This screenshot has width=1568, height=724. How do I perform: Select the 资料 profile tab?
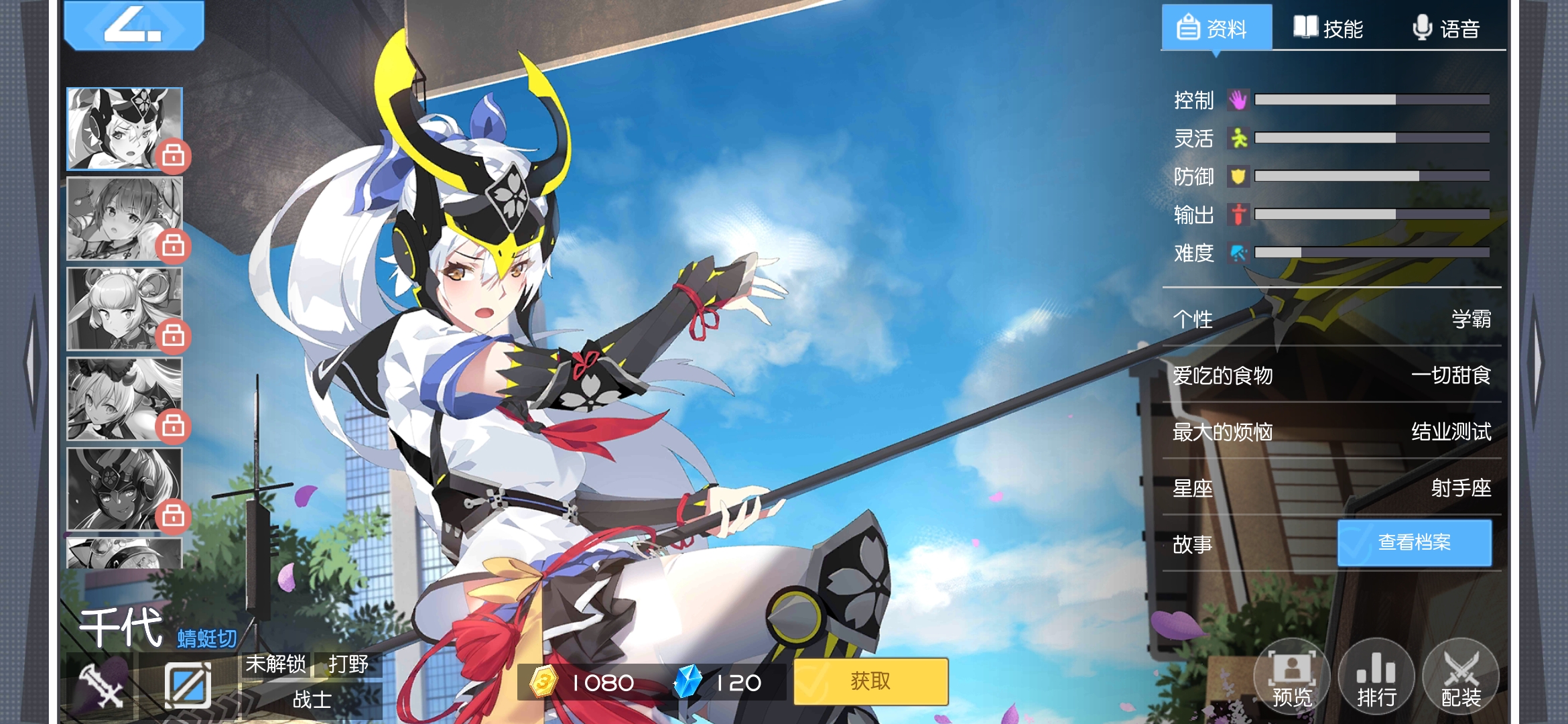tap(1215, 28)
